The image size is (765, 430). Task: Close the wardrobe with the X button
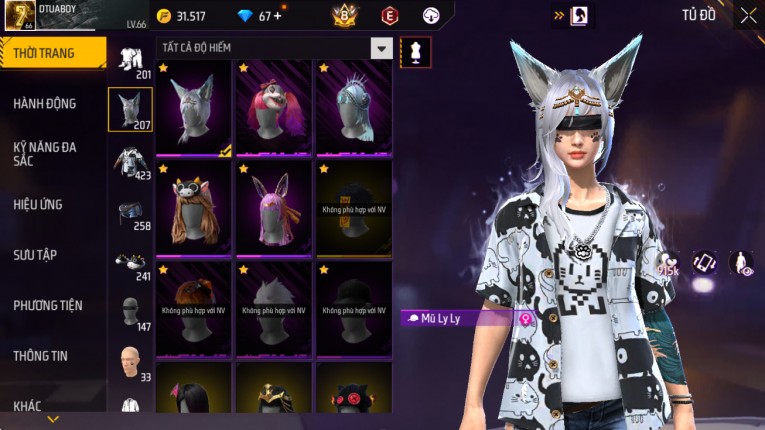[x=748, y=15]
